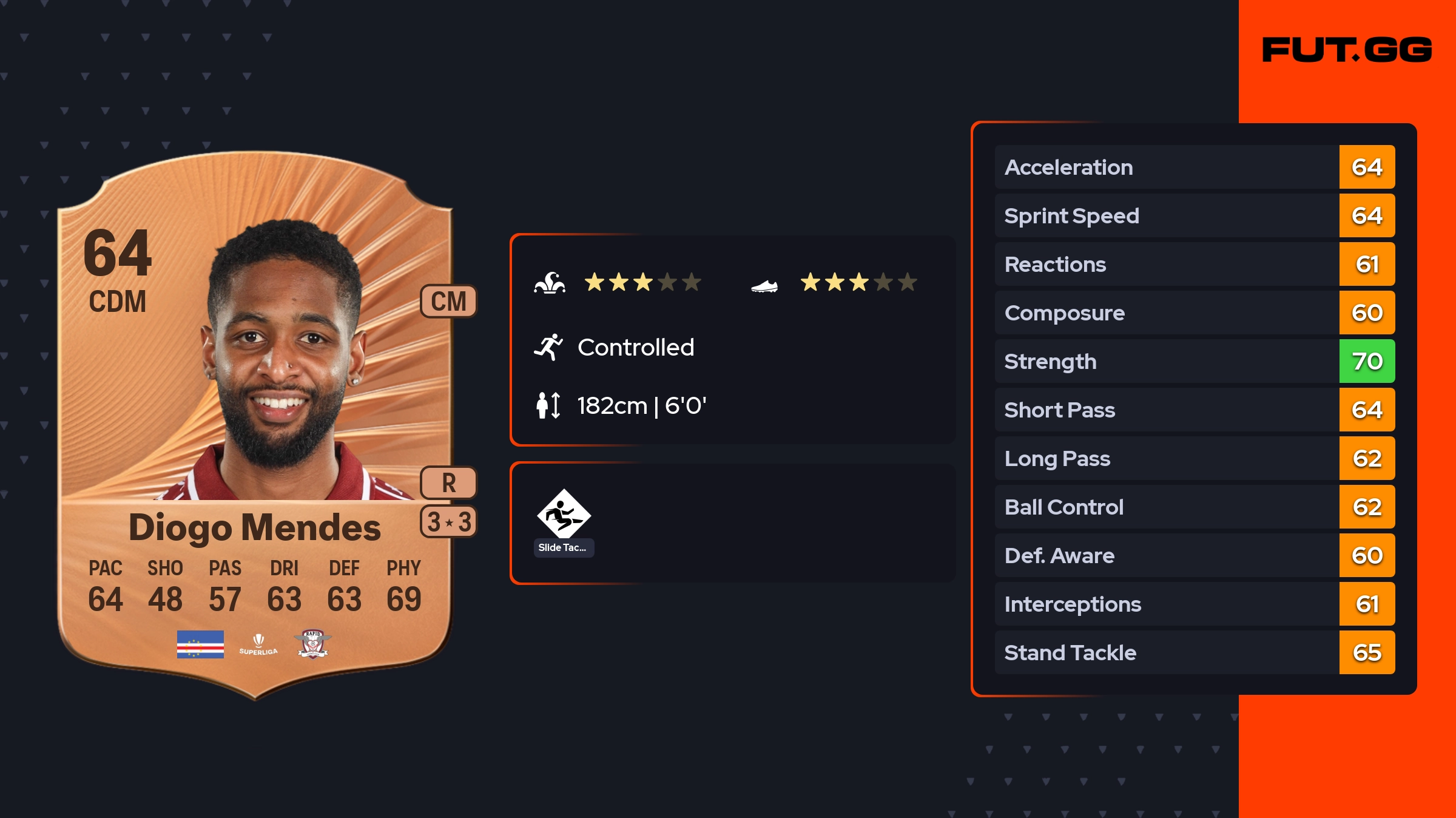Select the Slide Tackle playstyle icon
This screenshot has height=818, width=1456.
(x=564, y=514)
